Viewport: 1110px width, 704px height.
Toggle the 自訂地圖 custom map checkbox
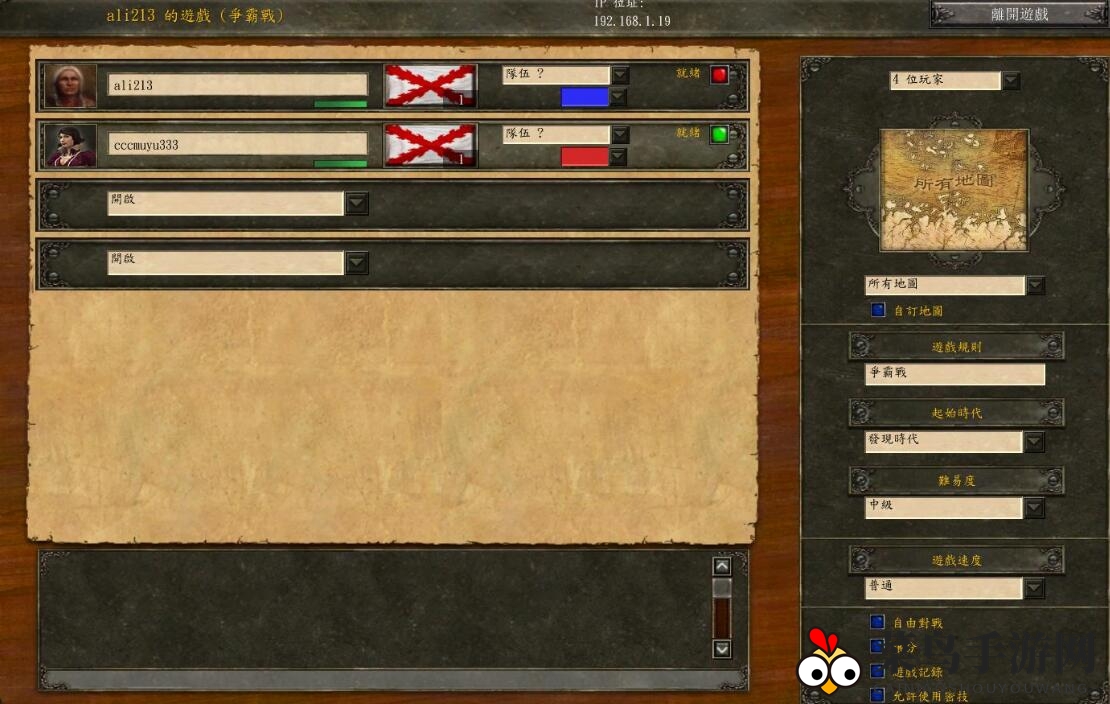click(x=878, y=311)
